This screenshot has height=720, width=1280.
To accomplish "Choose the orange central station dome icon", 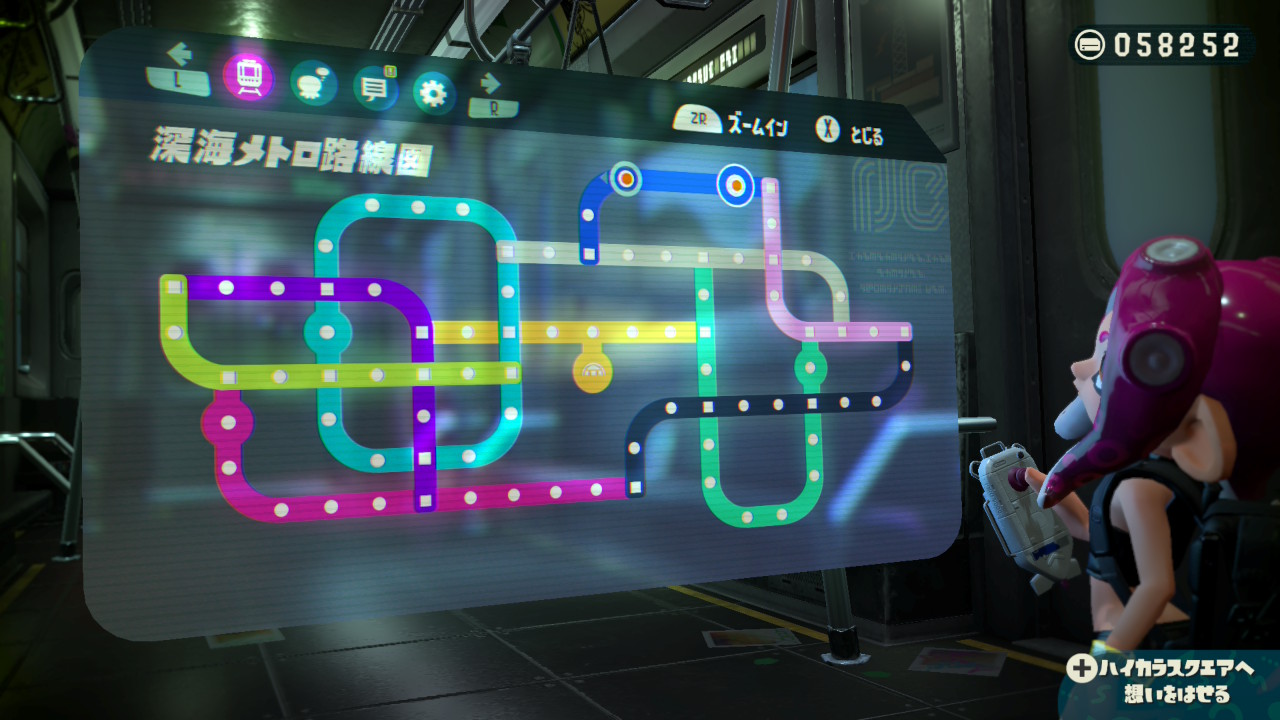I will pos(592,372).
